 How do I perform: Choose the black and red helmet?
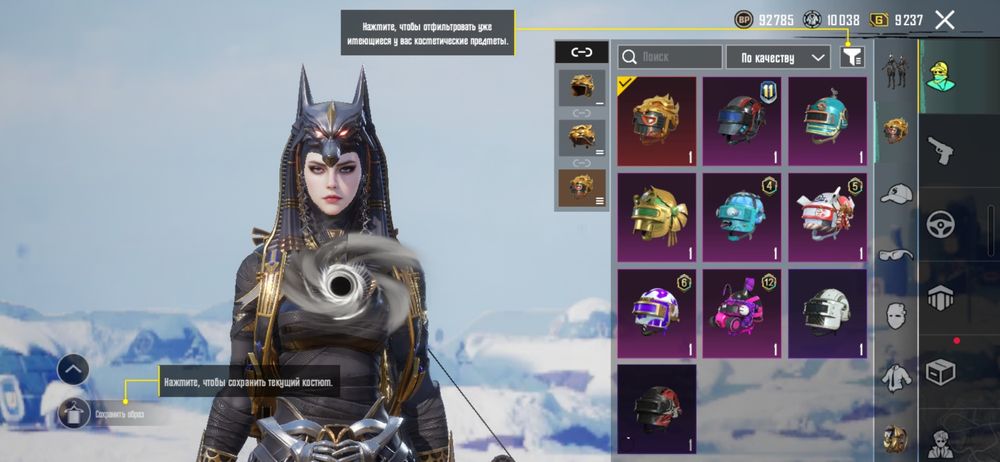(x=657, y=407)
